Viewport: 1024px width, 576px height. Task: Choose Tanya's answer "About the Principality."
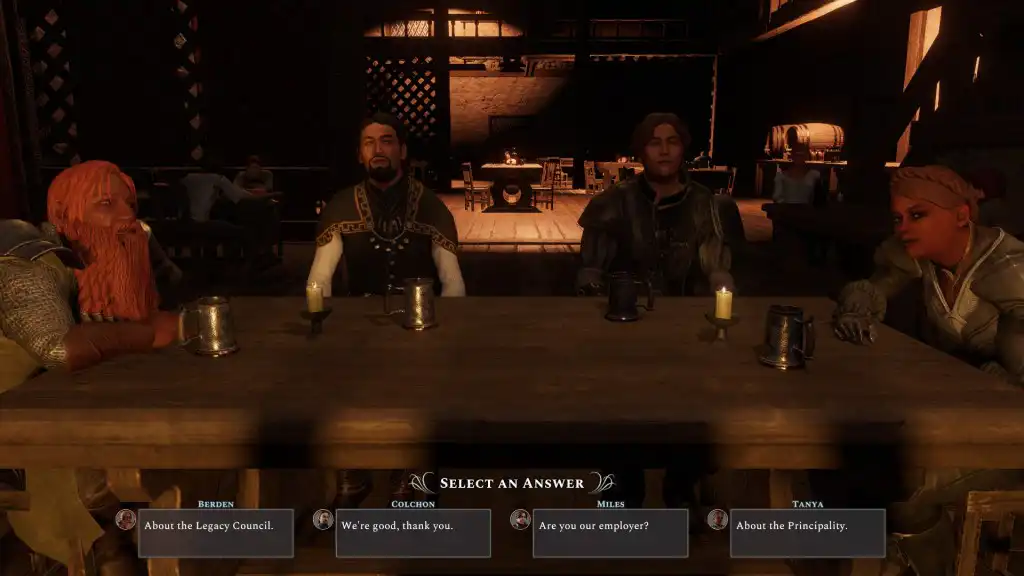[807, 533]
